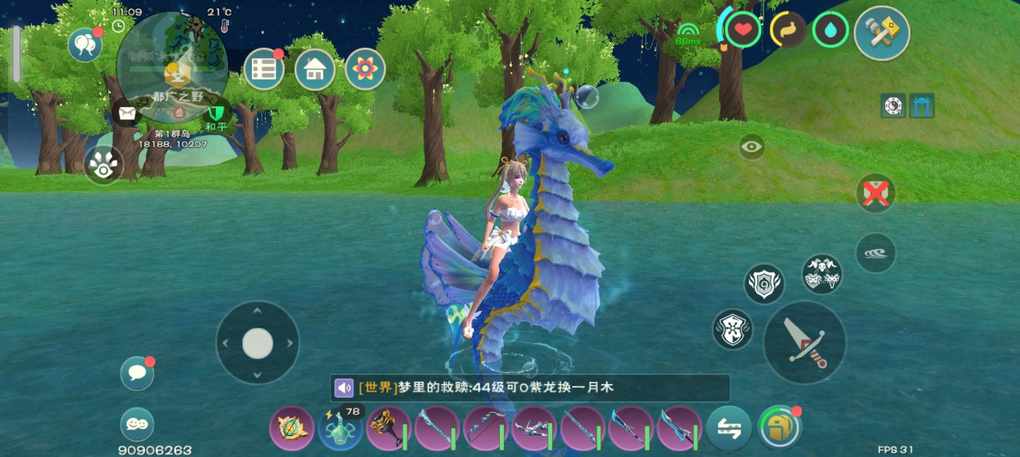Image resolution: width=1020 pixels, height=457 pixels.
Task: Tap the paw-and-eye pet view button
Action: (x=103, y=165)
